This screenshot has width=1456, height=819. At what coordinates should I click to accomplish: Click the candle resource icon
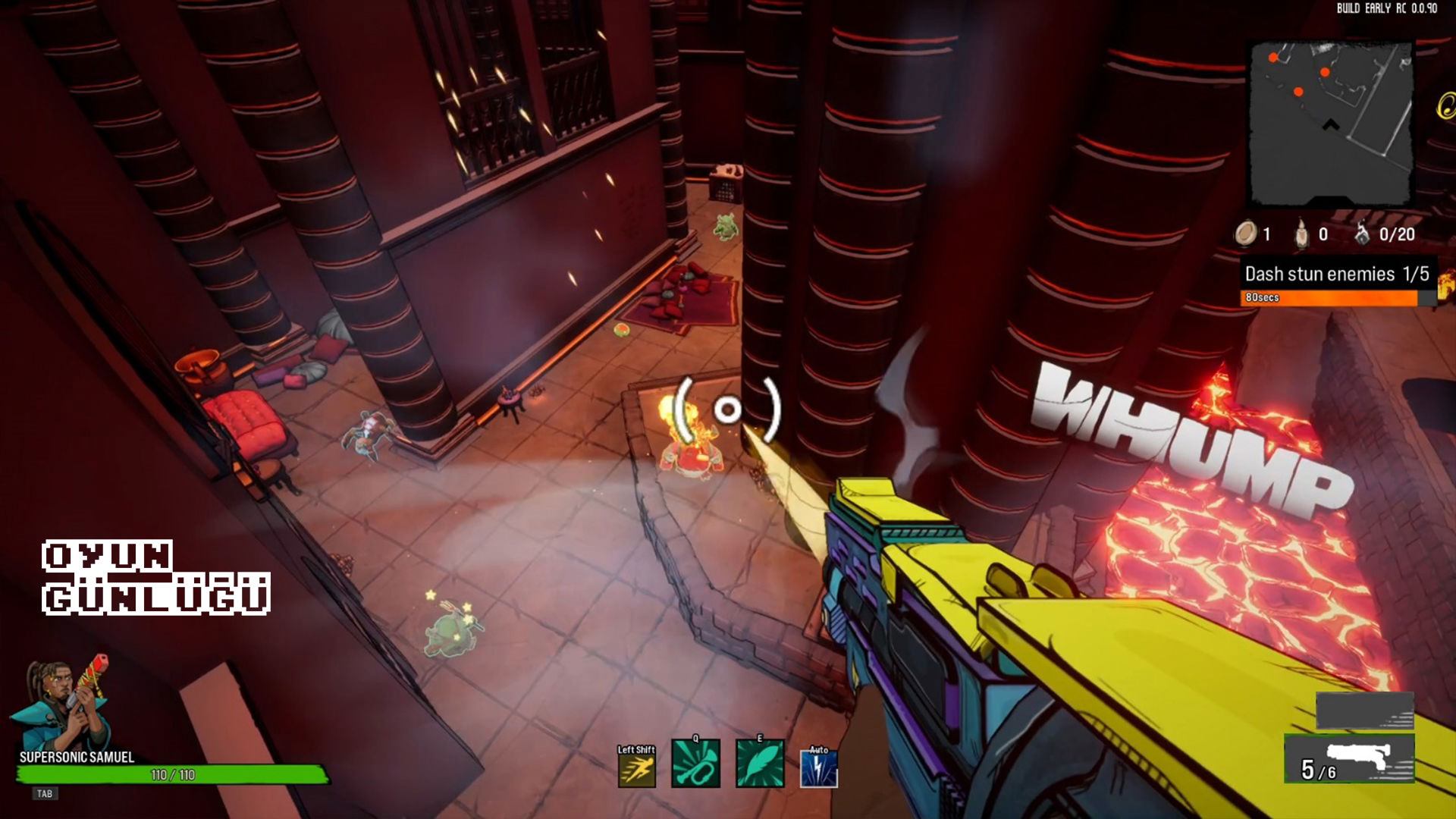(1301, 234)
